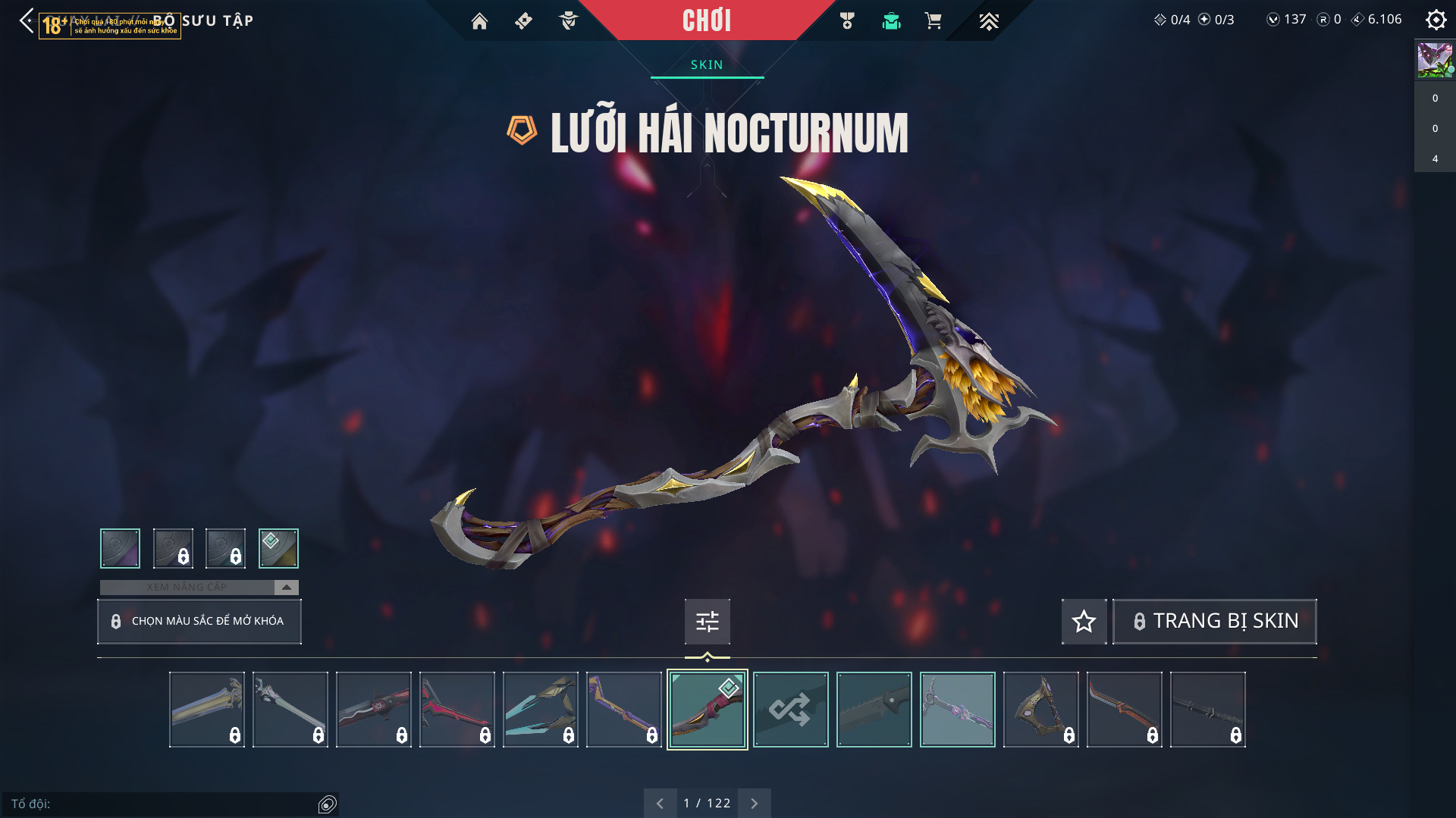Open the player avatar in social panel

click(x=1434, y=60)
